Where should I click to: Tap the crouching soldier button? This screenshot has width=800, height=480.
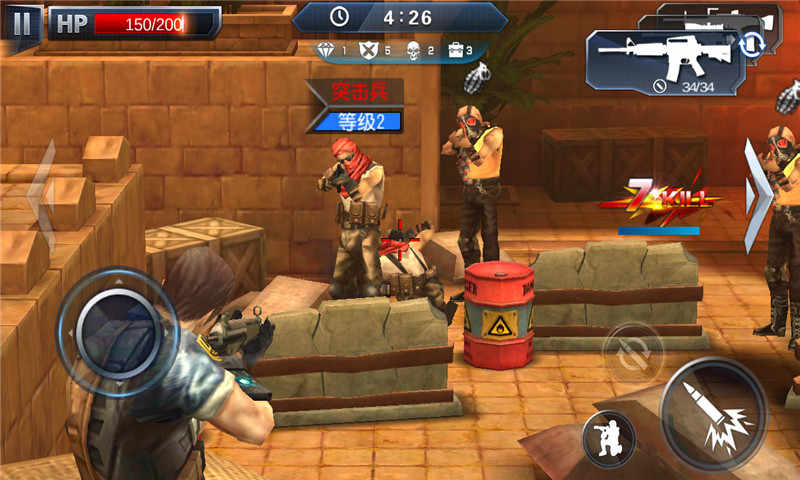[x=608, y=438]
